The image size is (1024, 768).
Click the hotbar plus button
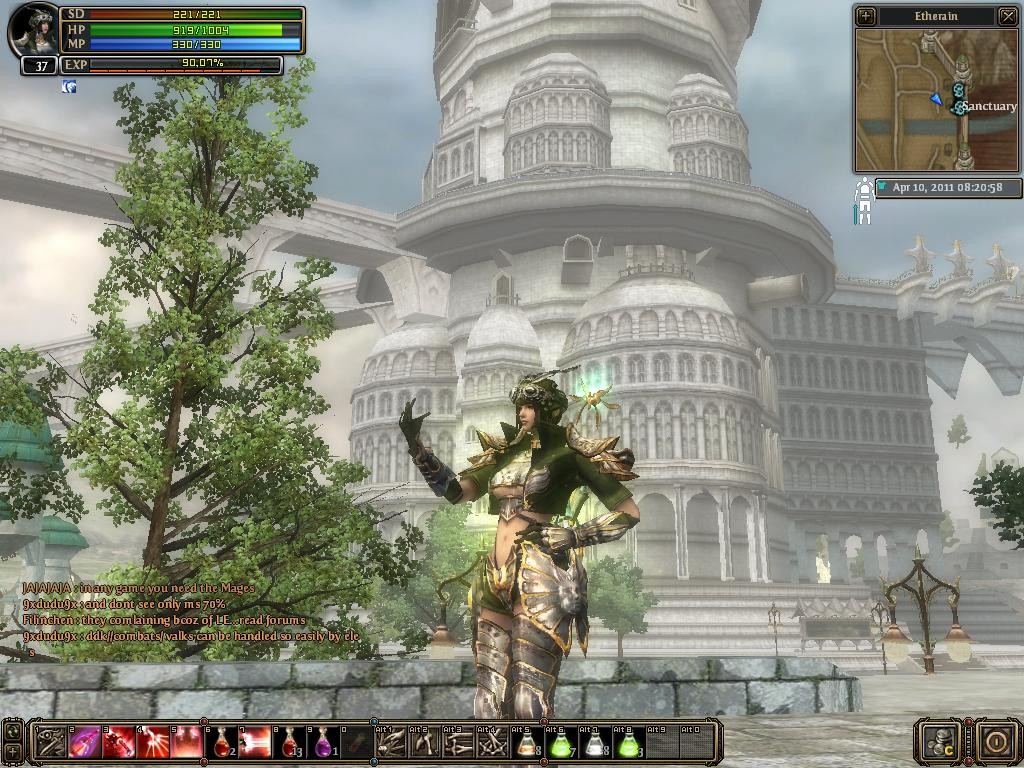point(12,751)
